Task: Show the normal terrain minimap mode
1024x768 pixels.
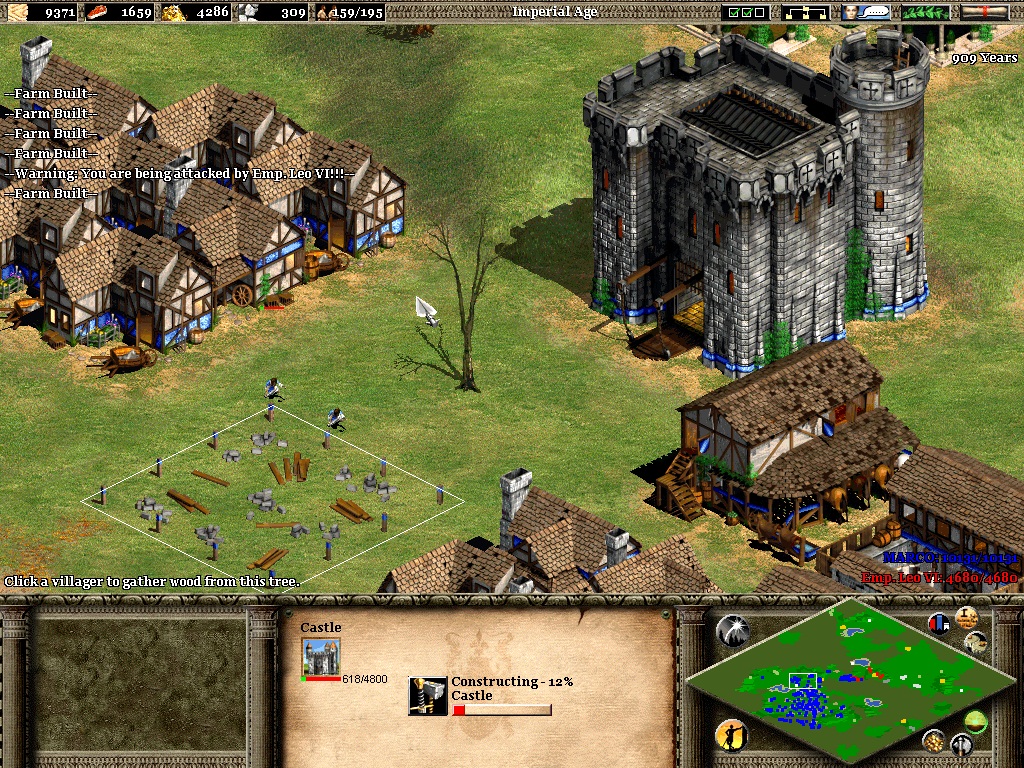Action: pyautogui.click(x=975, y=720)
